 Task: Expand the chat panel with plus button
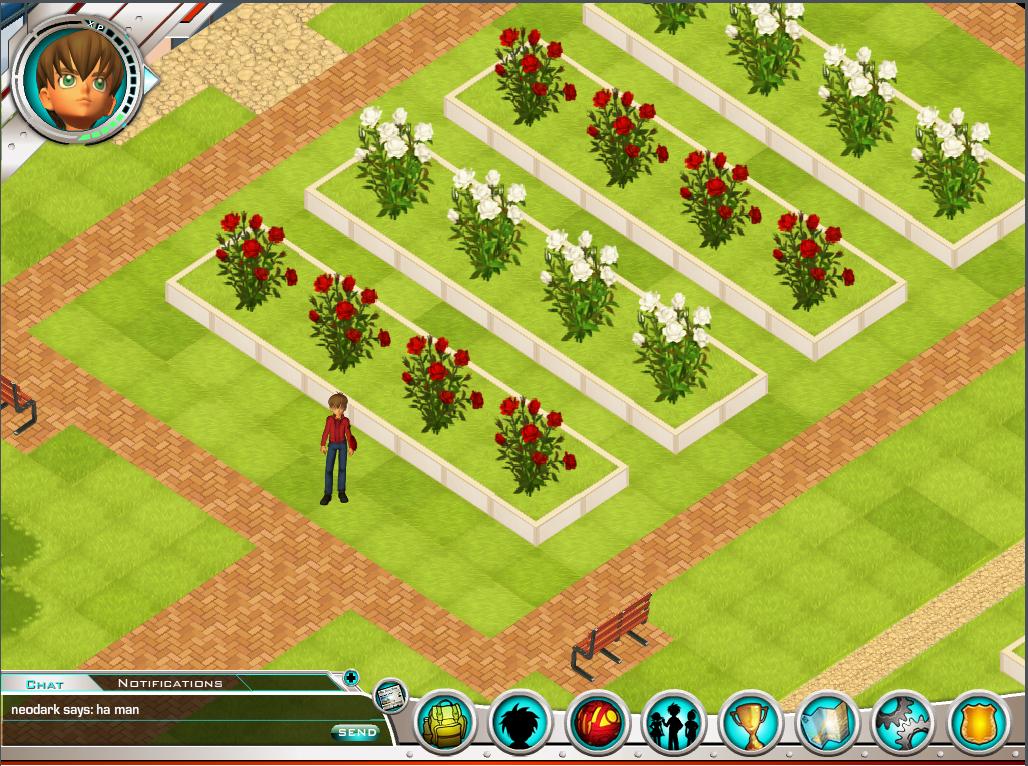(351, 678)
